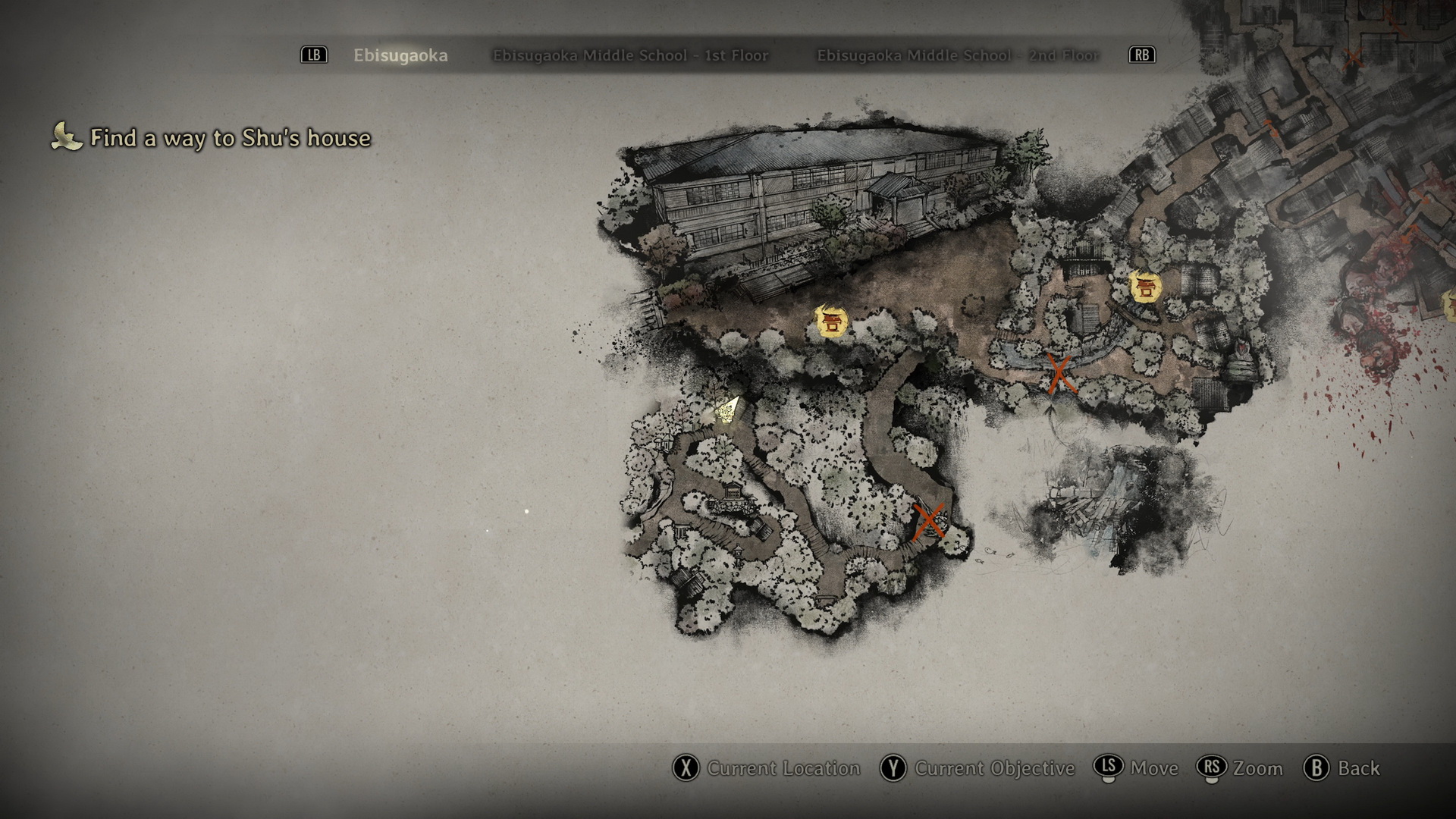Select Ebisugaoka Middle School 2nd Floor tab

[958, 55]
